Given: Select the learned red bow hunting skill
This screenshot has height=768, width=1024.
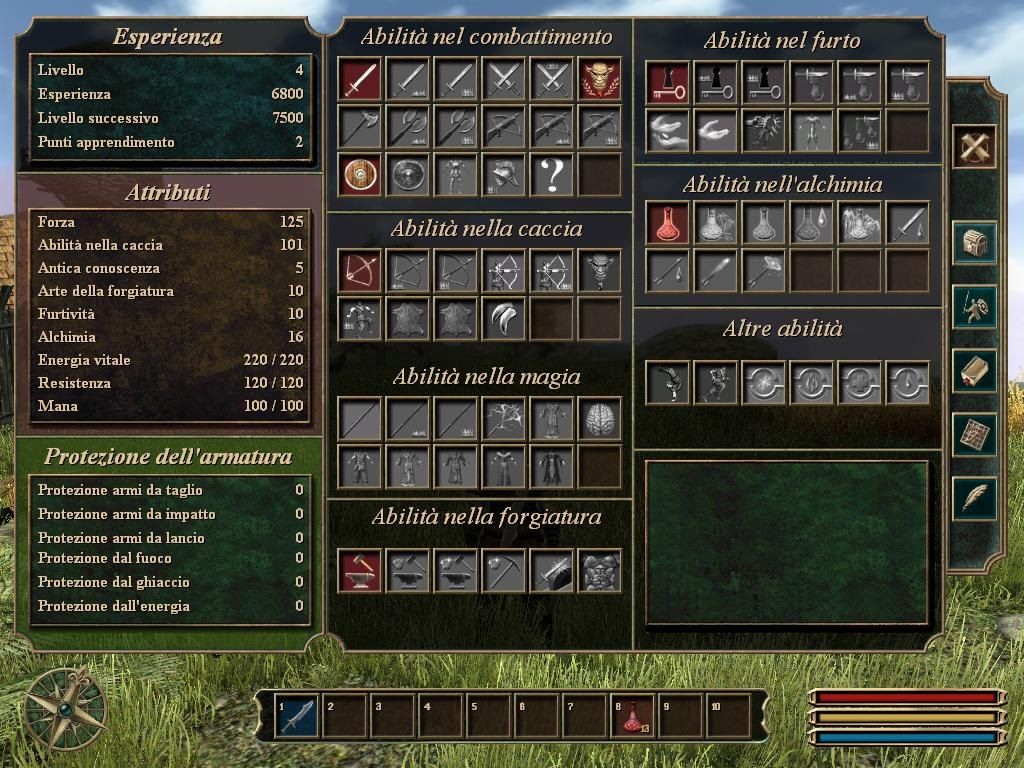Looking at the screenshot, I should (x=359, y=270).
